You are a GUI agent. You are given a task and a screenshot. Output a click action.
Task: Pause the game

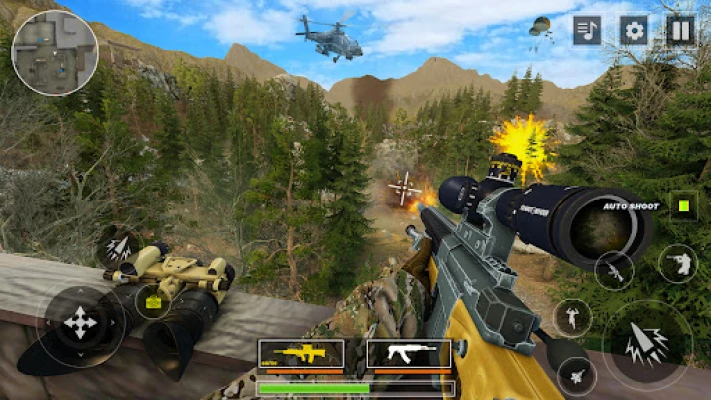pos(681,30)
